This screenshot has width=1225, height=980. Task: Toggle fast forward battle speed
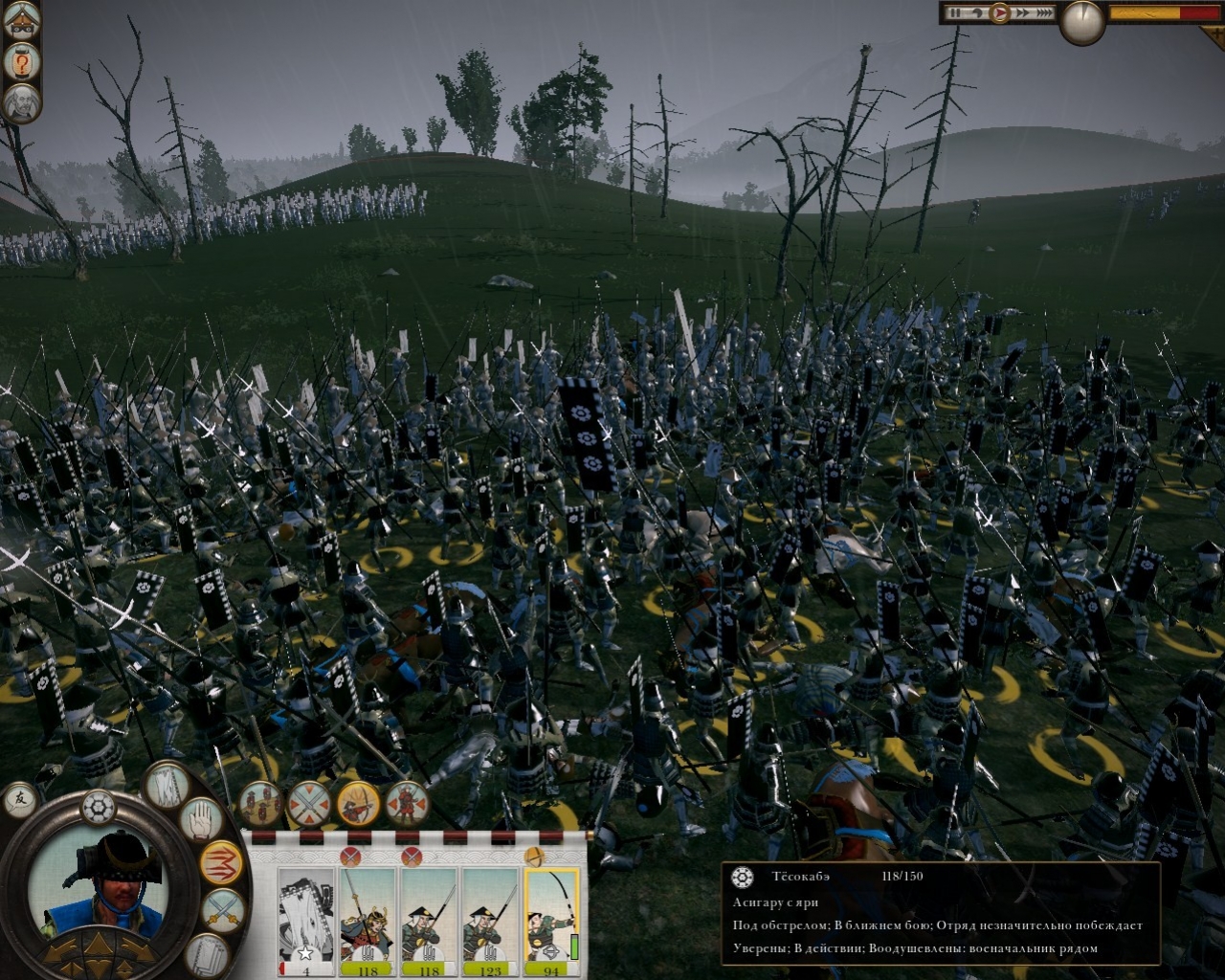(x=1023, y=12)
